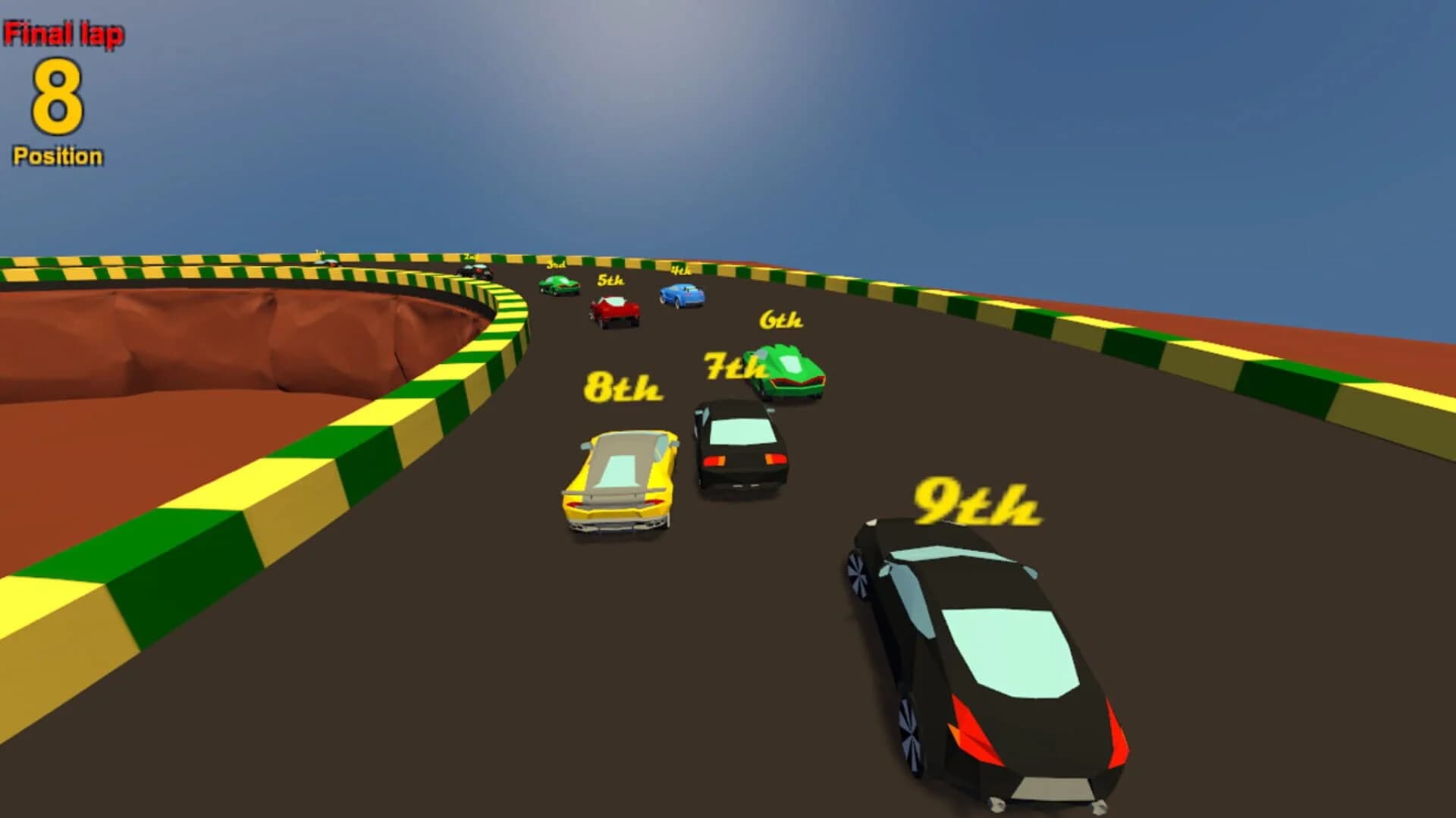Select the red "Final lap" banner text

pyautogui.click(x=64, y=32)
